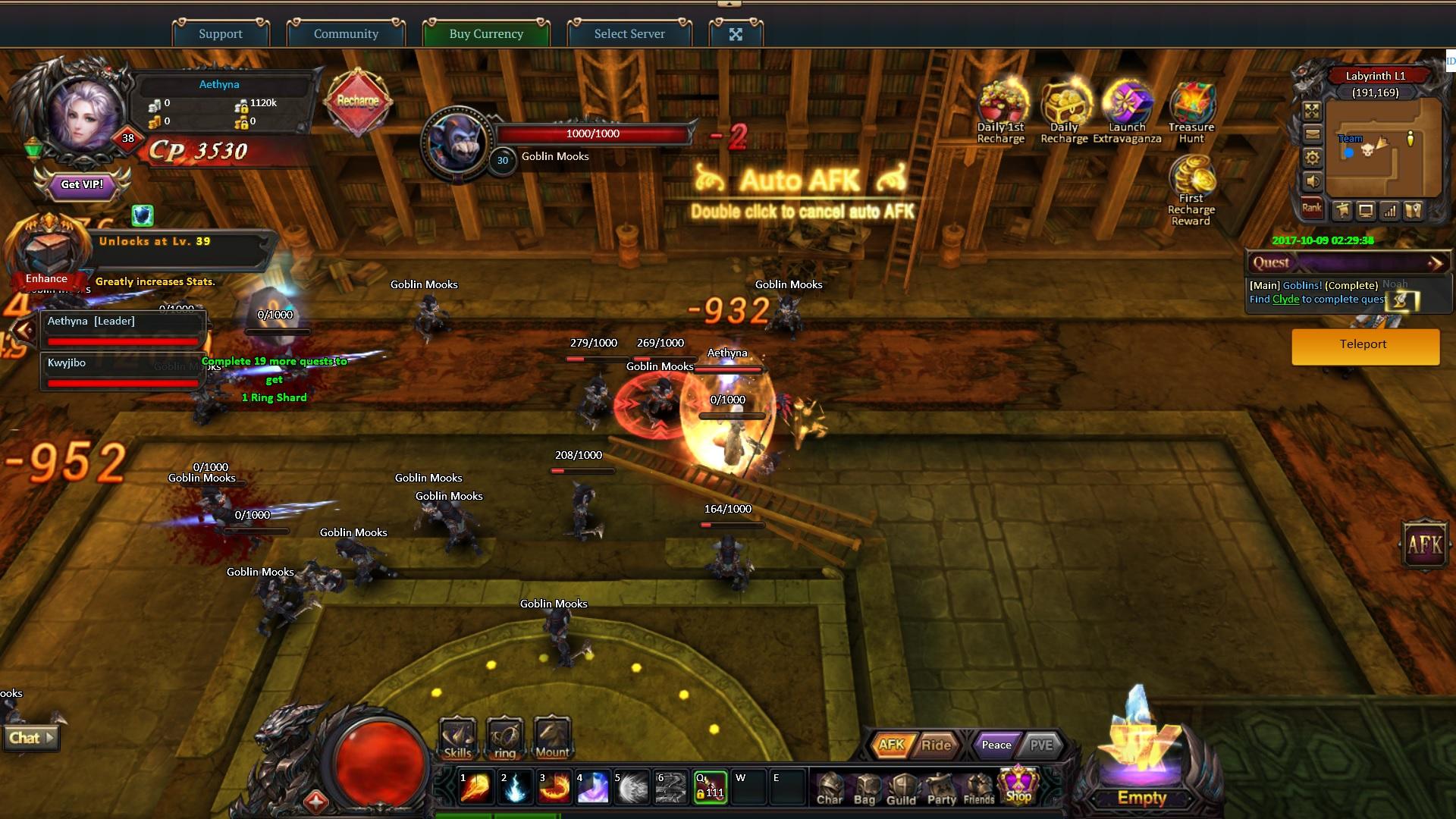
Task: Click the Buy Currency button
Action: [x=486, y=33]
